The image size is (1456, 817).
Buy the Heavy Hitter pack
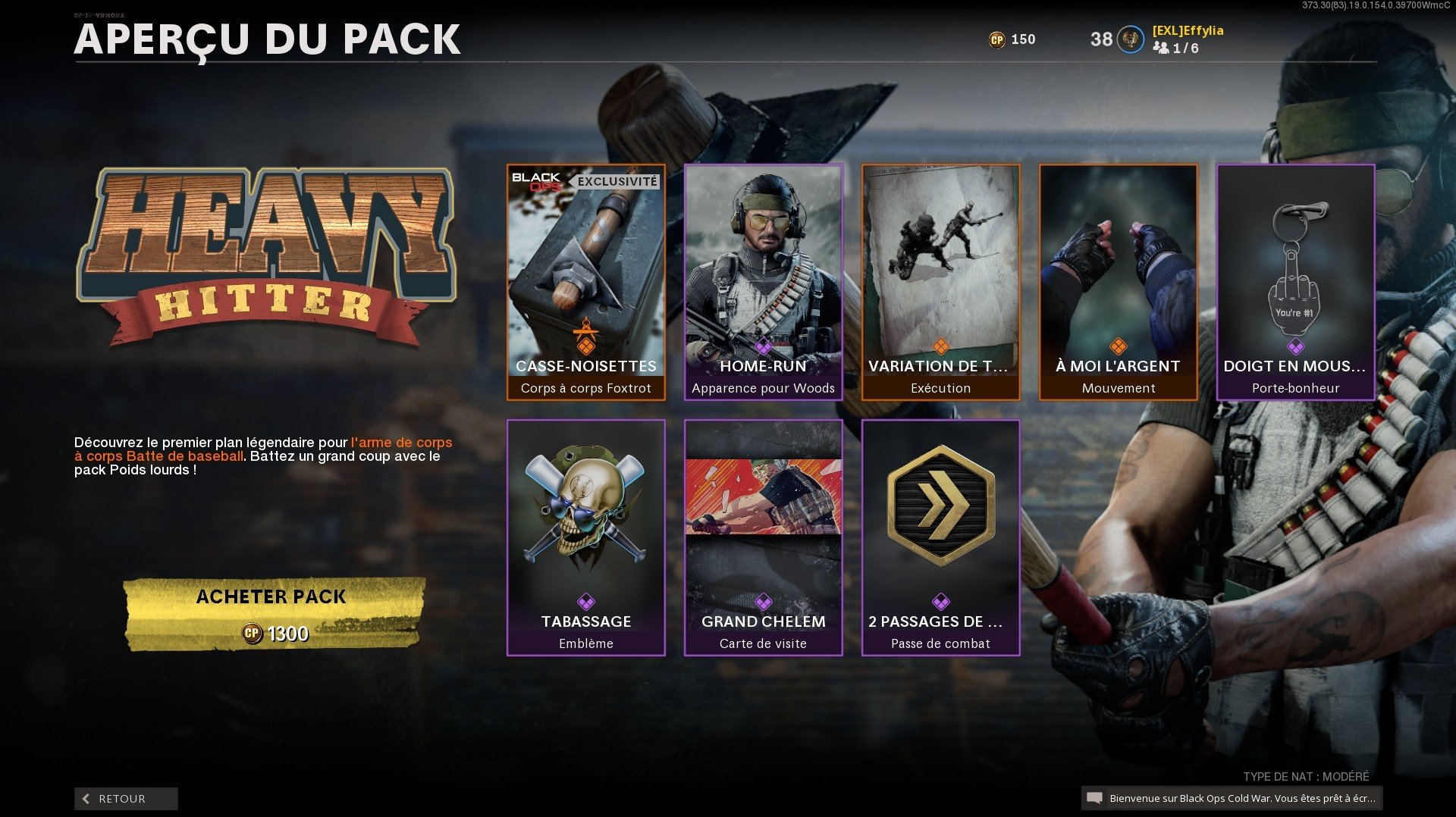tap(271, 614)
